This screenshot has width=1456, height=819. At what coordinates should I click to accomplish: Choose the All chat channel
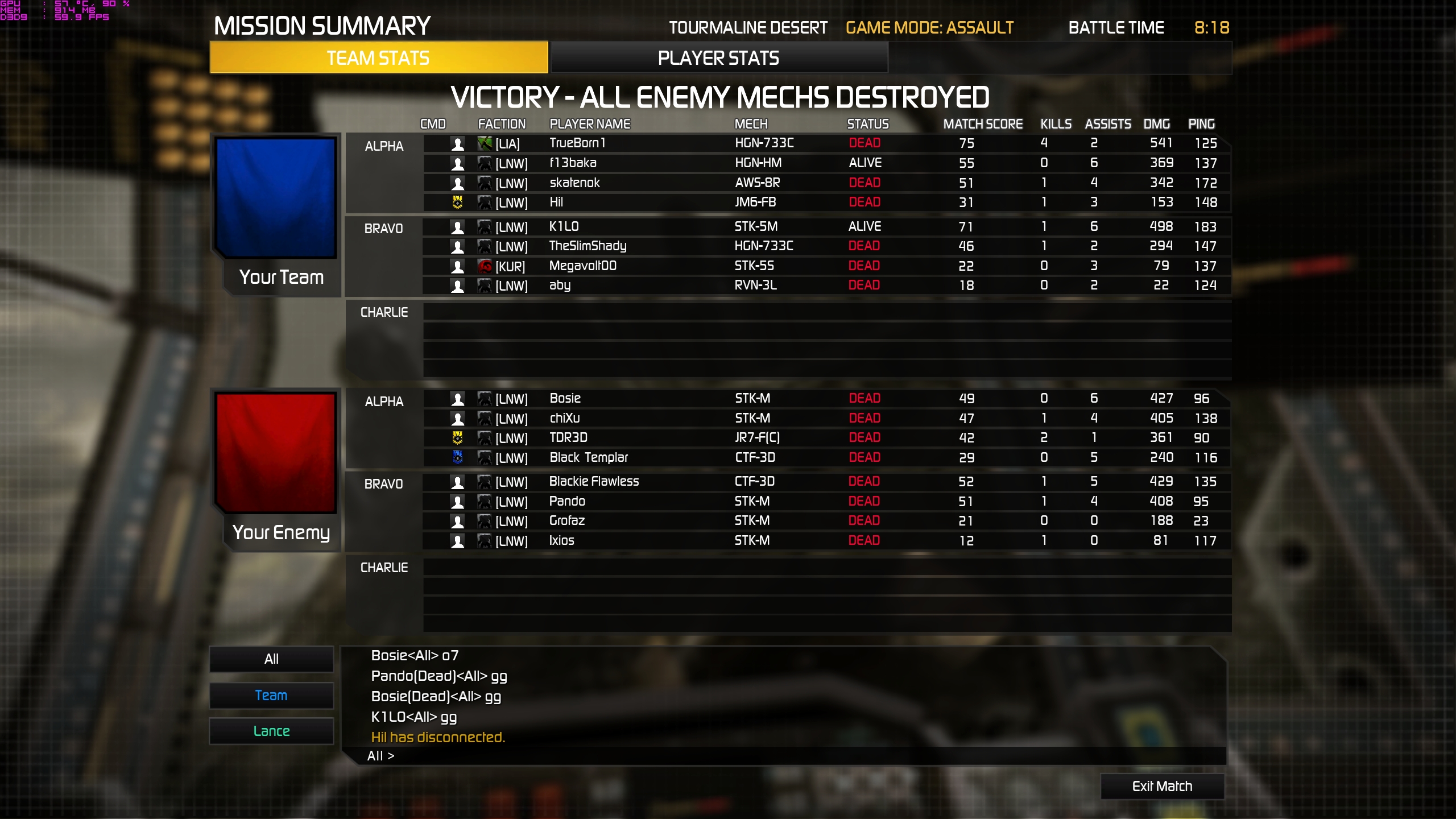(x=271, y=659)
